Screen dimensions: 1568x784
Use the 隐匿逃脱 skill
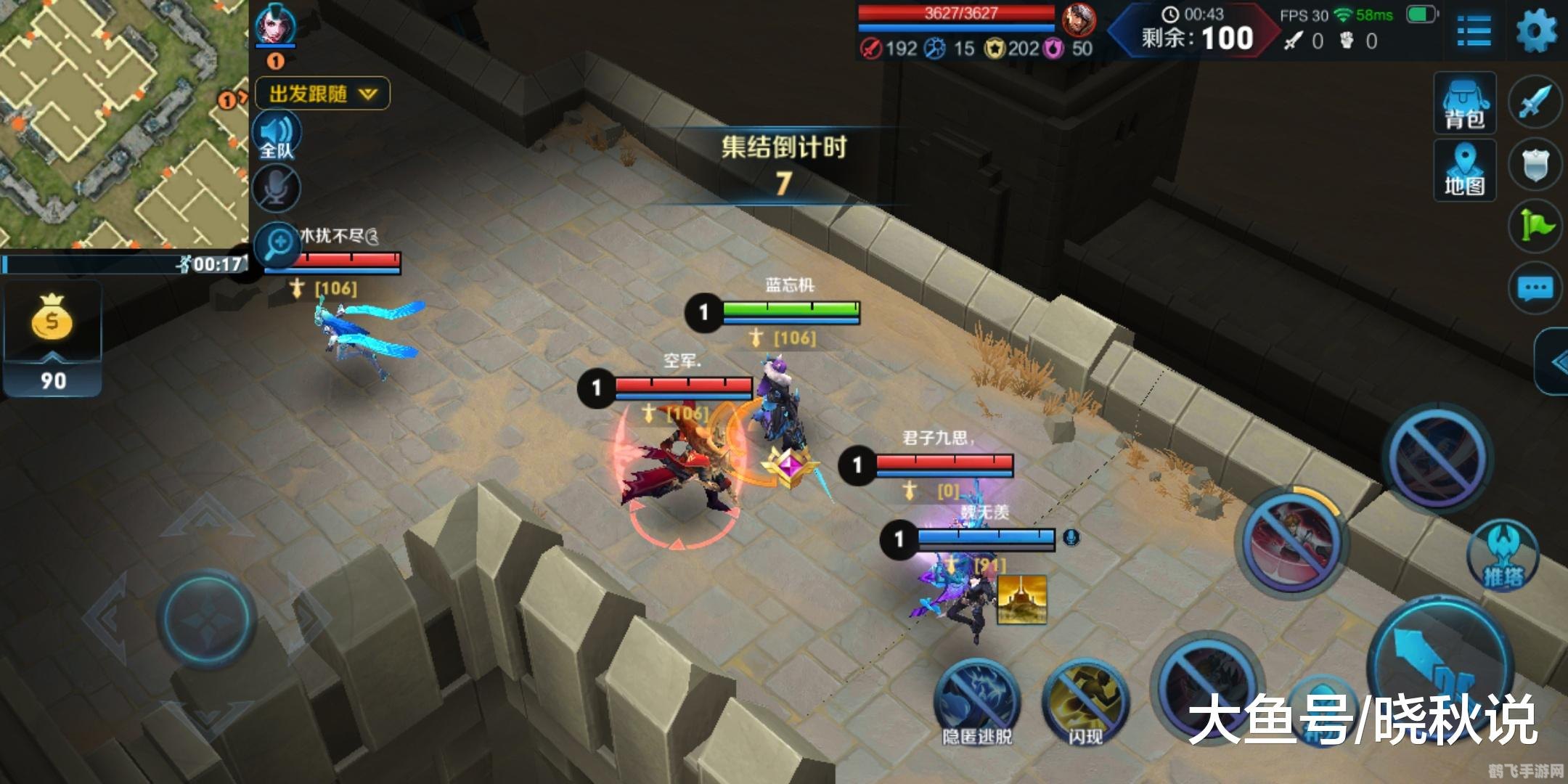pyautogui.click(x=976, y=701)
